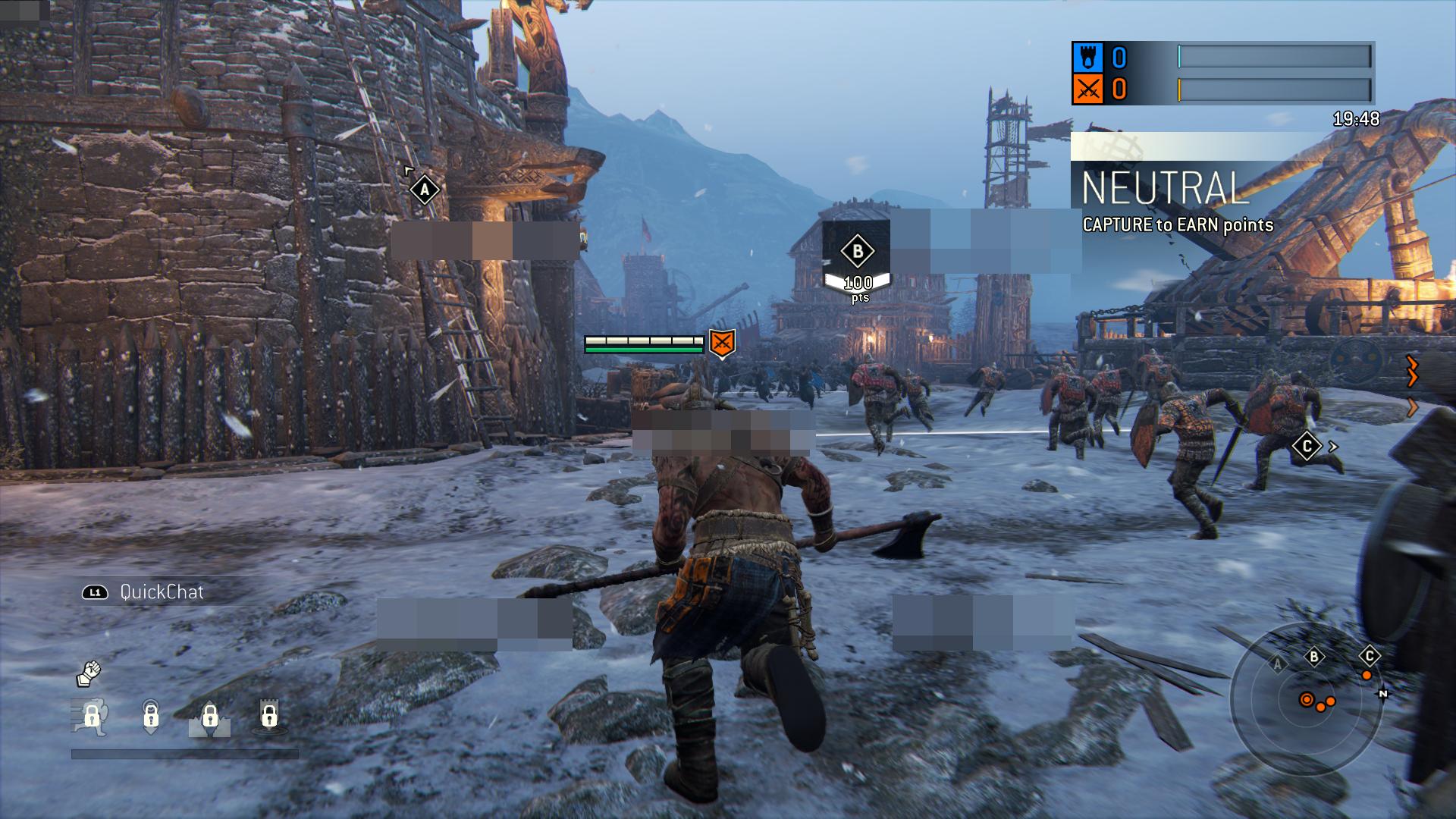Click the blue tower team icon on scoreboard
Image resolution: width=1456 pixels, height=819 pixels.
pos(1087,57)
